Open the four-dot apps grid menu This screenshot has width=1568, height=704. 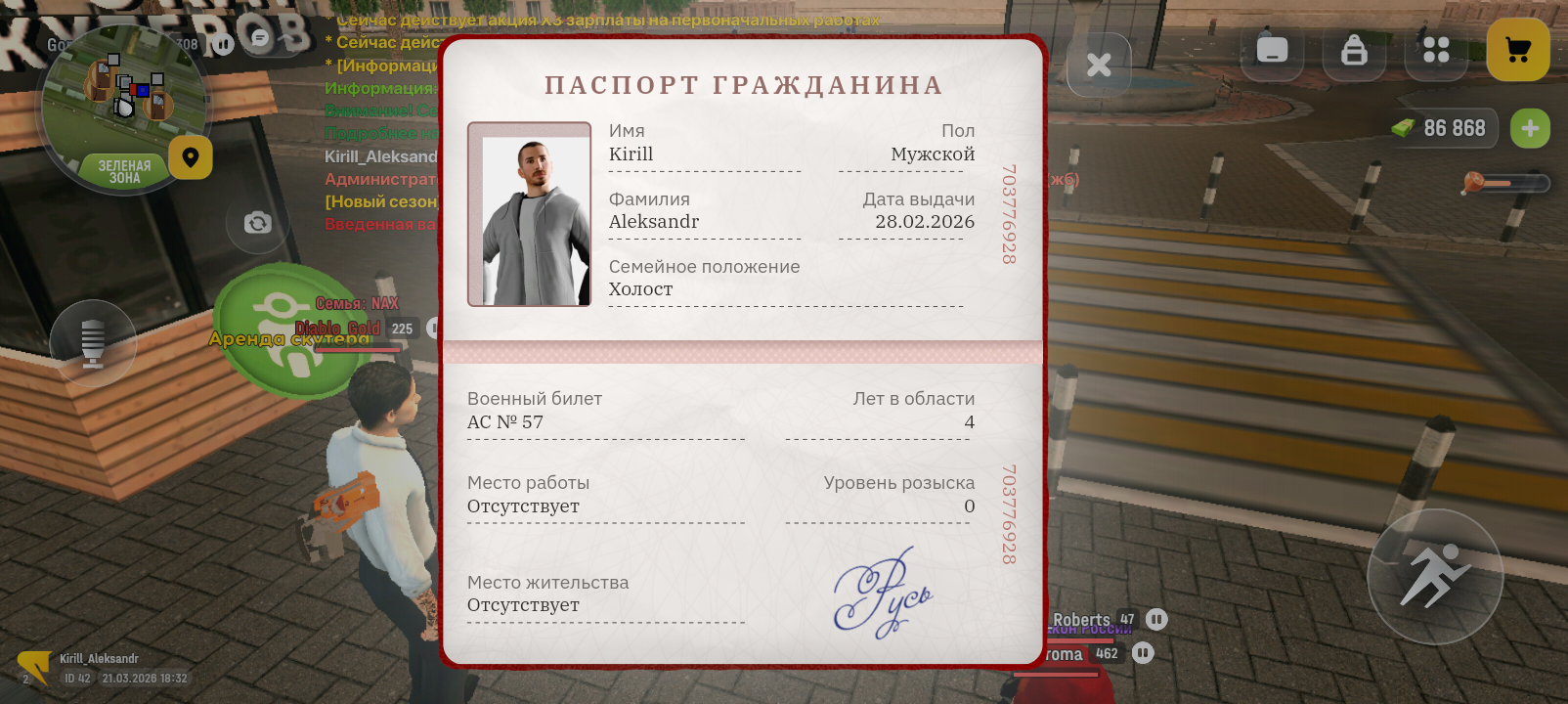click(x=1435, y=50)
